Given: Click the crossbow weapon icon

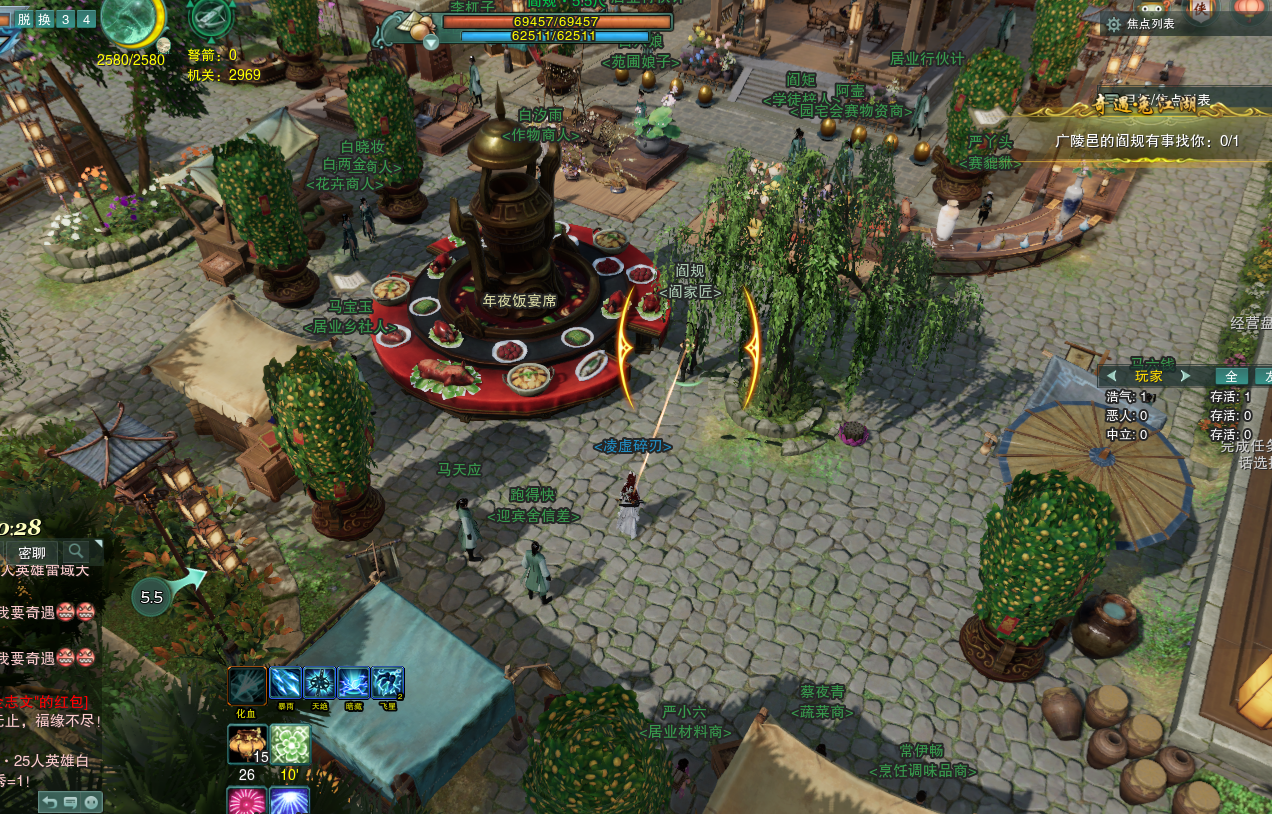Looking at the screenshot, I should click(211, 17).
